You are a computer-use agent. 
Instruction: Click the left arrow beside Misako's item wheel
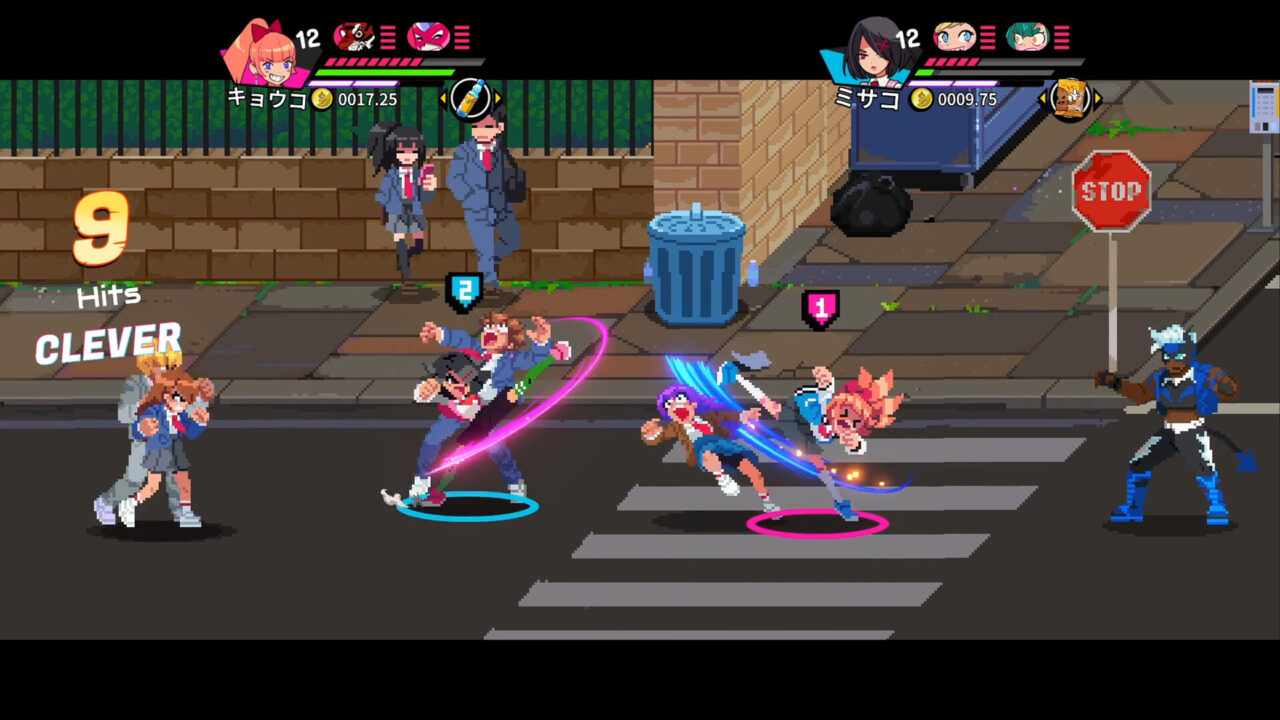coord(1042,97)
